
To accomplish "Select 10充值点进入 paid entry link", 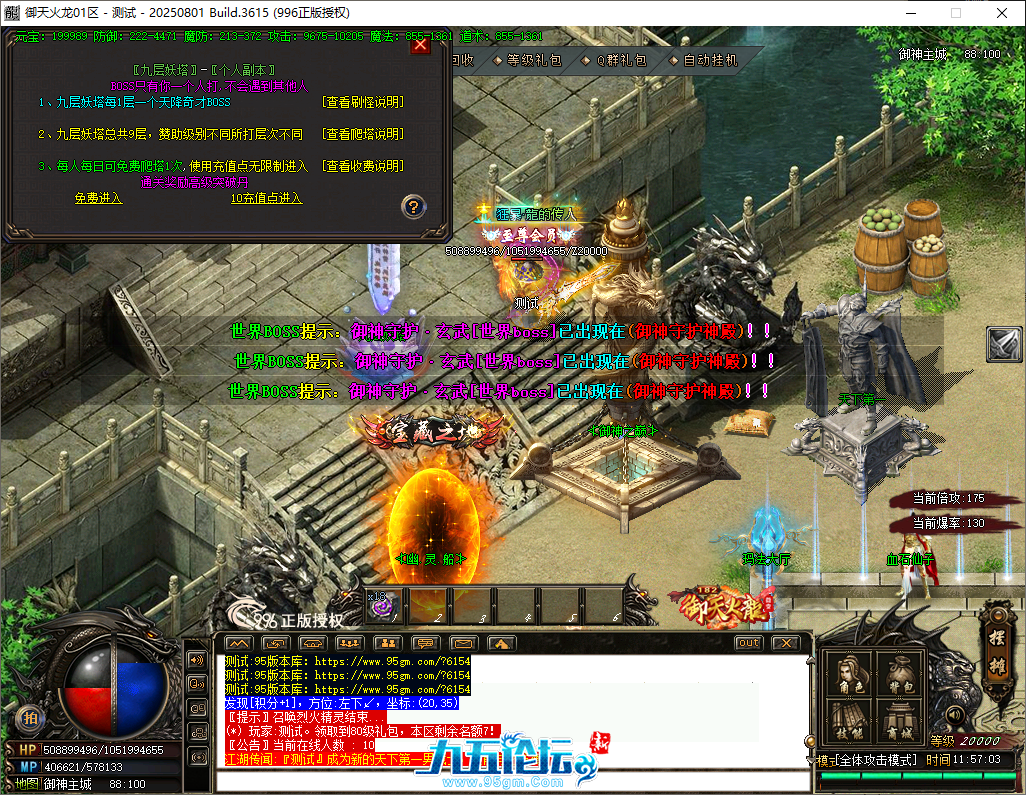I will pyautogui.click(x=266, y=198).
